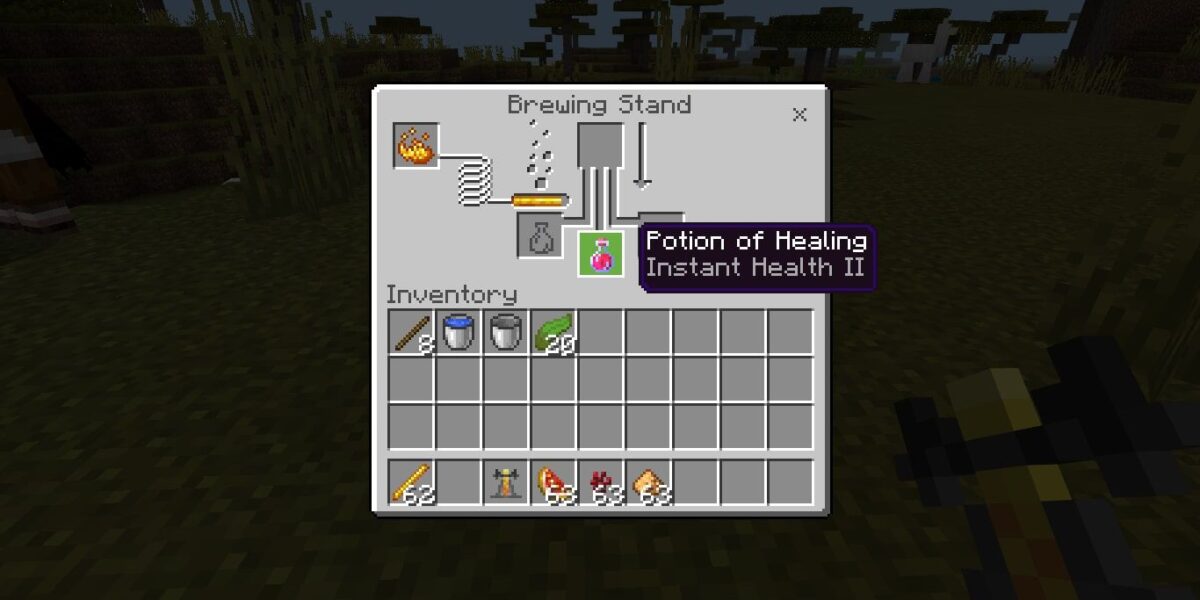
Task: Close the Brewing Stand window
Action: [799, 115]
